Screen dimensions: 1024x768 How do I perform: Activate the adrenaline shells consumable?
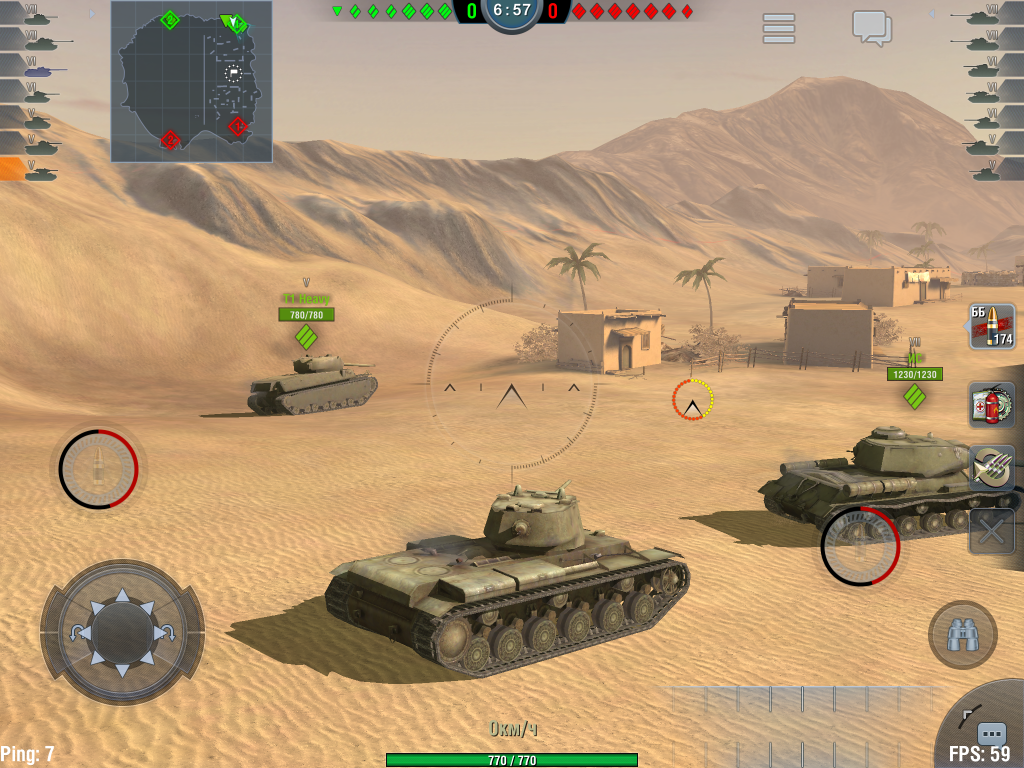992,468
